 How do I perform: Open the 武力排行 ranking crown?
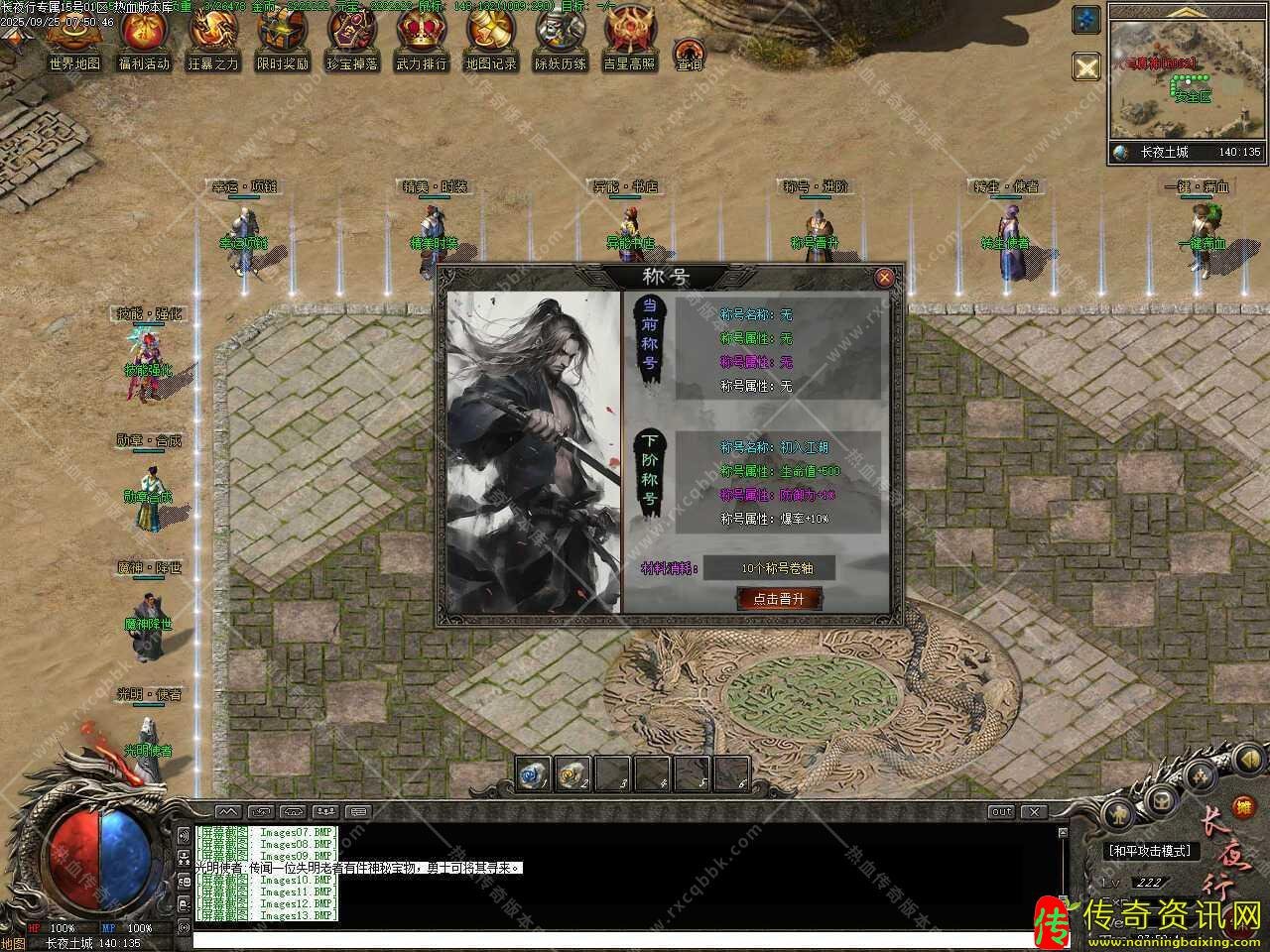click(422, 40)
